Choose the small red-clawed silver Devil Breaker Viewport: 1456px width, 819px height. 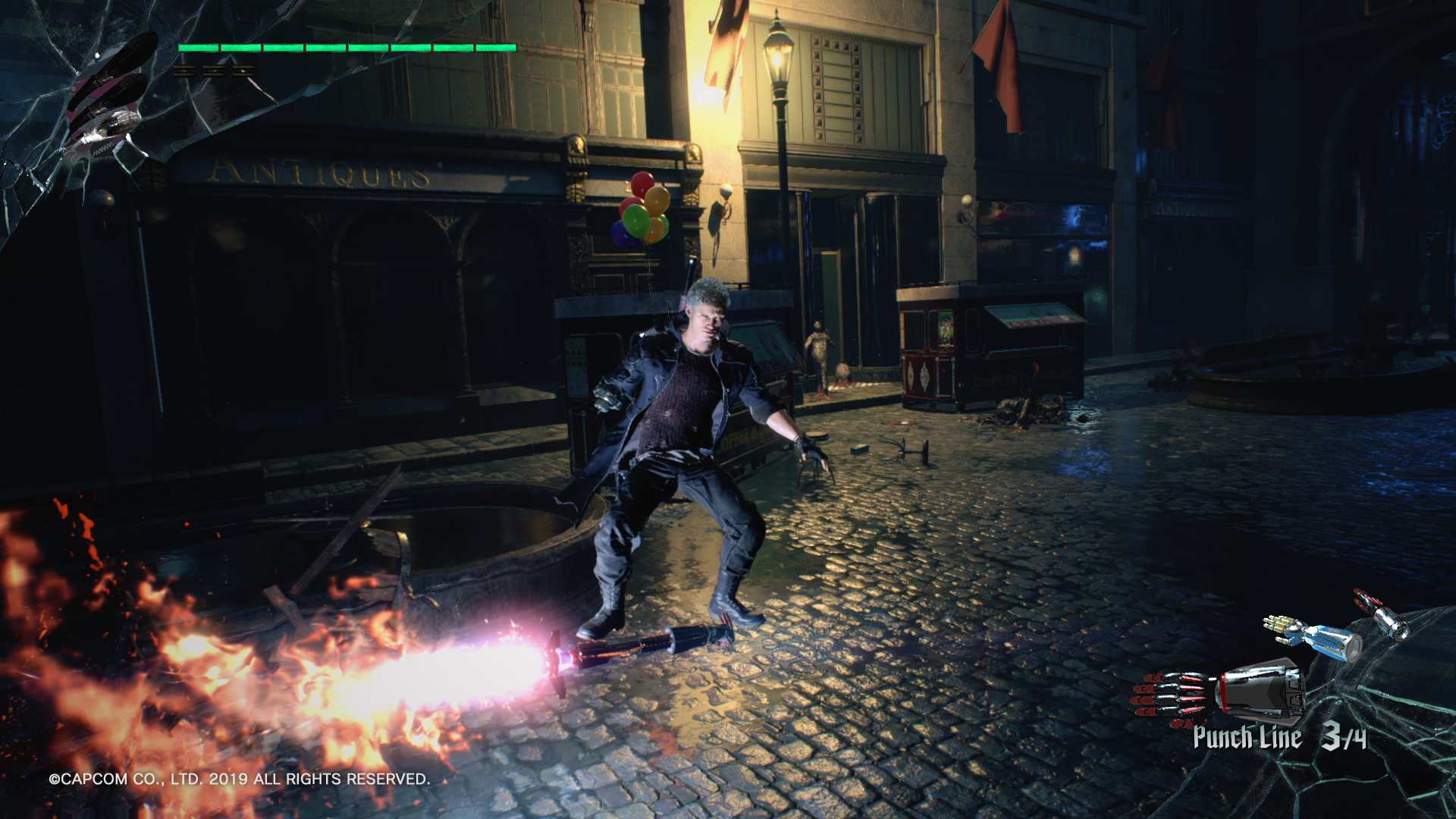point(1383,615)
